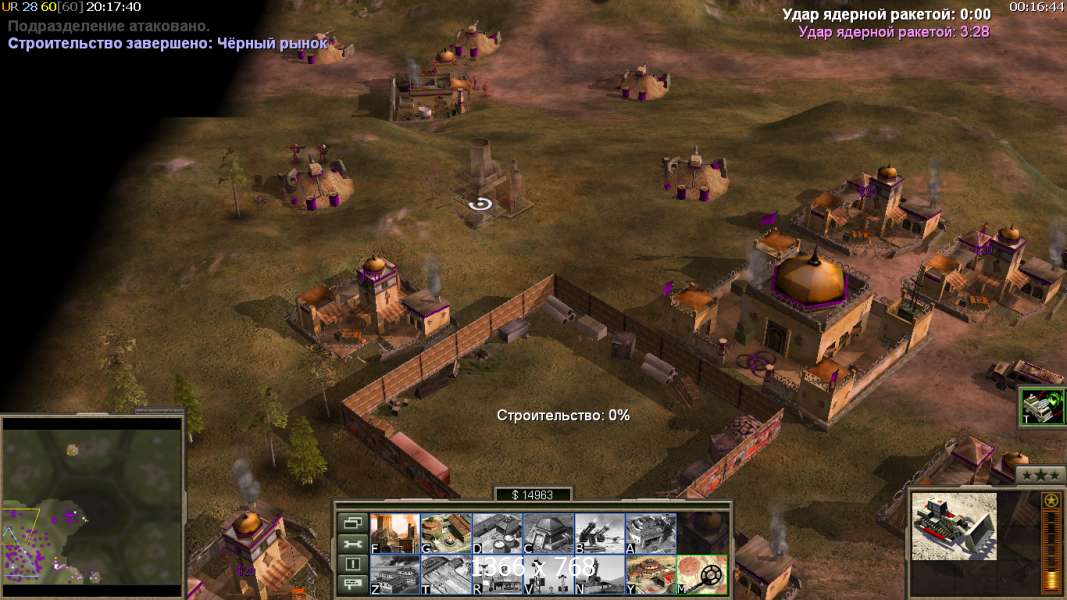Click the button marked with an I
Viewport: 1067px width, 600px height.
(x=353, y=564)
